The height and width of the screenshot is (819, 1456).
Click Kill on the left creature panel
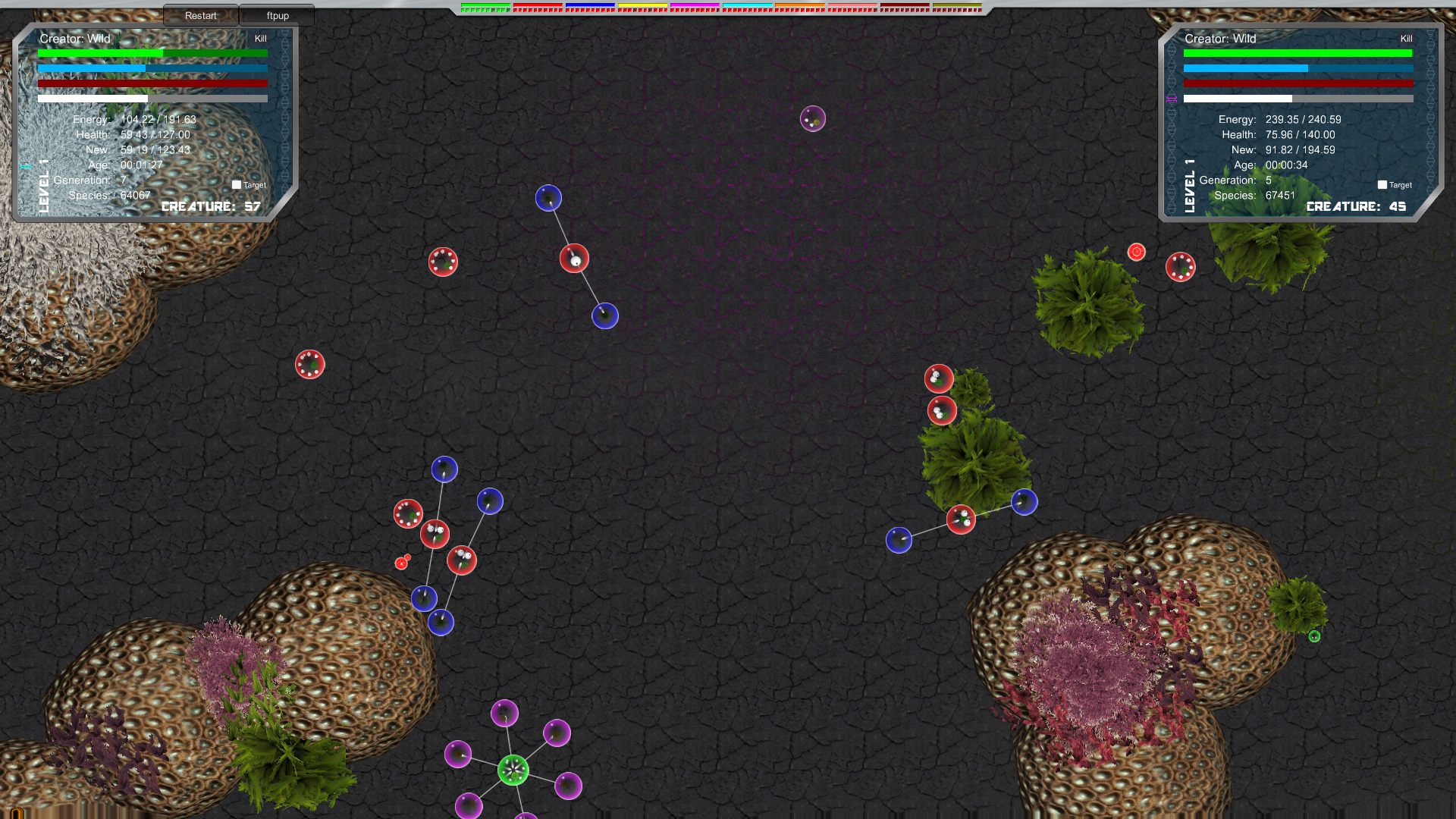(262, 39)
